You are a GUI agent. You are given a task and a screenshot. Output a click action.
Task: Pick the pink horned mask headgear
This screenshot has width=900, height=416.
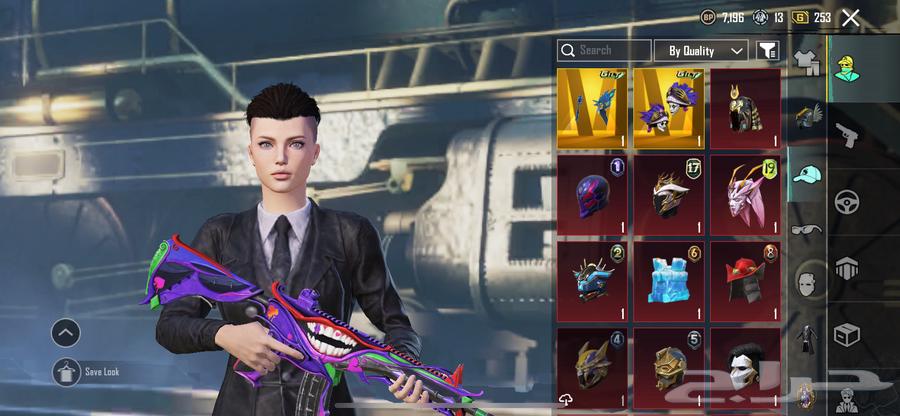(x=746, y=193)
